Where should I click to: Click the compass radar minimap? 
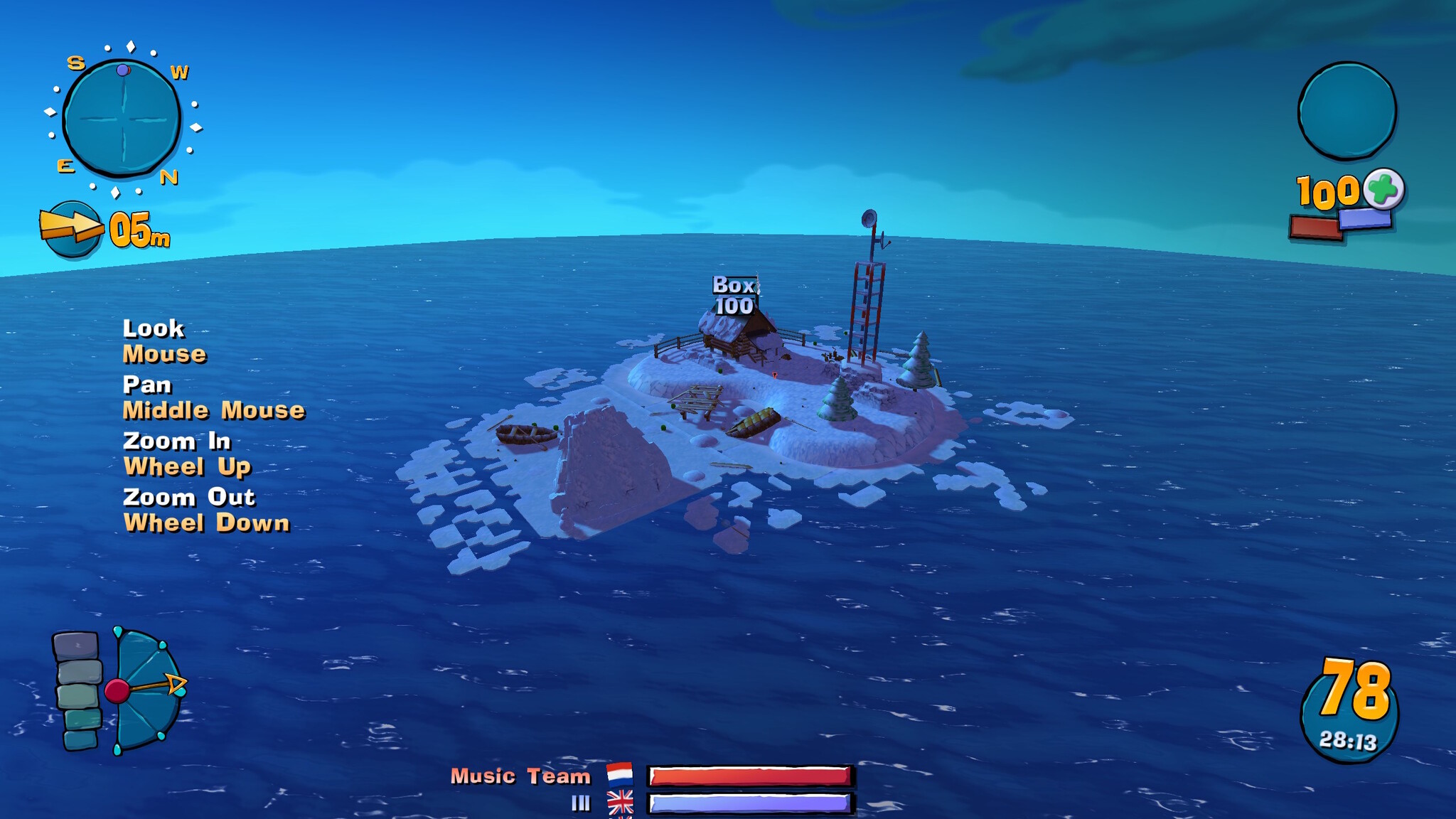pos(122,118)
